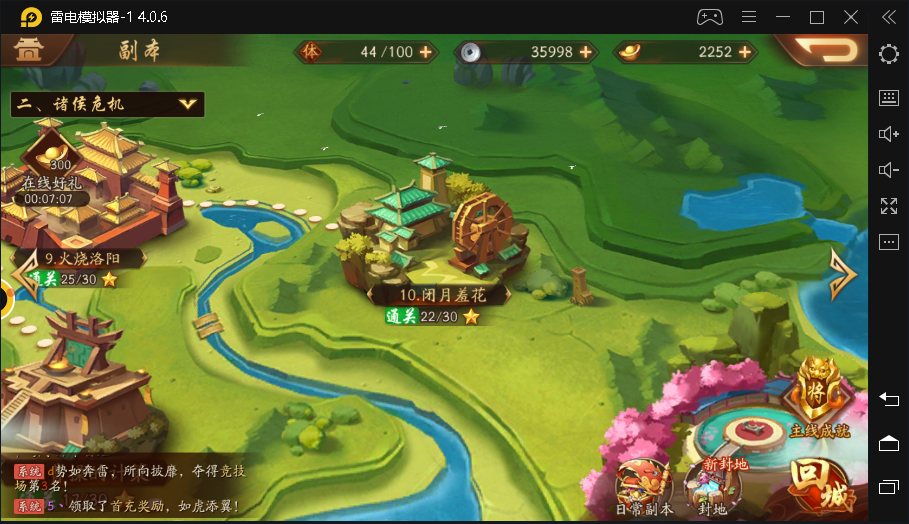Go to previous map page arrow

(26, 275)
